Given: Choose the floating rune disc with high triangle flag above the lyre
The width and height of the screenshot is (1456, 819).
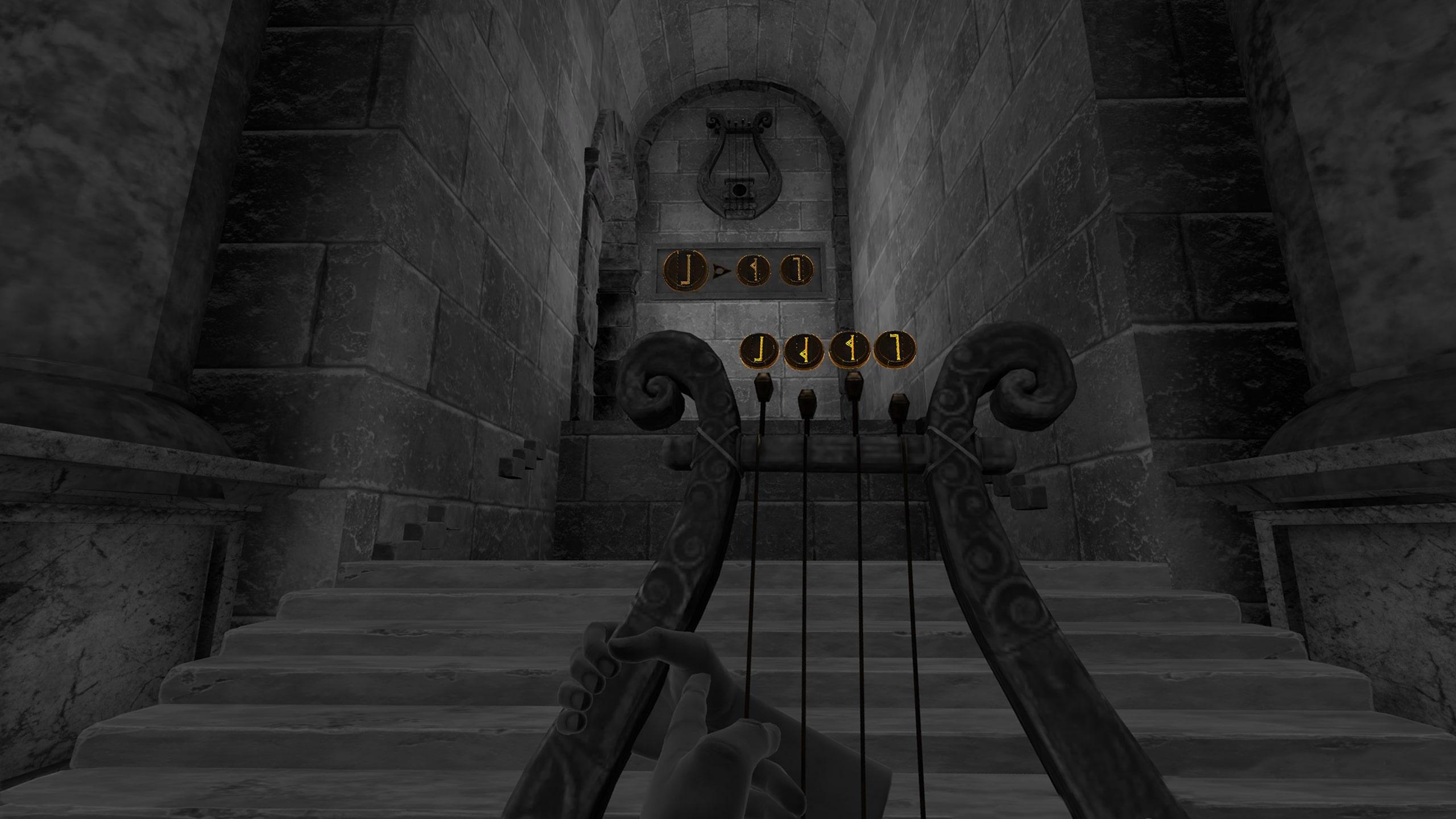Looking at the screenshot, I should 849,349.
